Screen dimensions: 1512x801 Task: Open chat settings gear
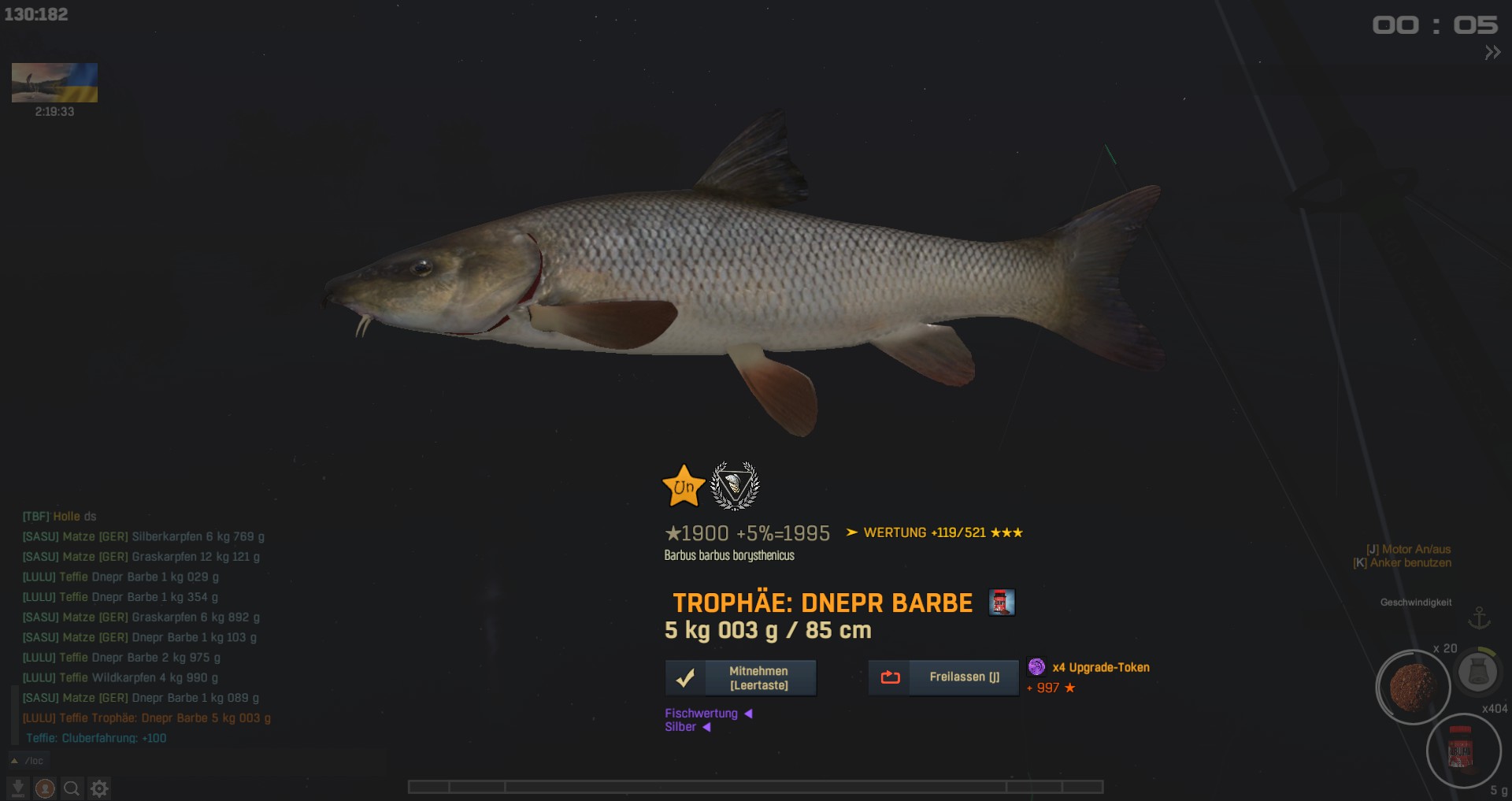[99, 788]
